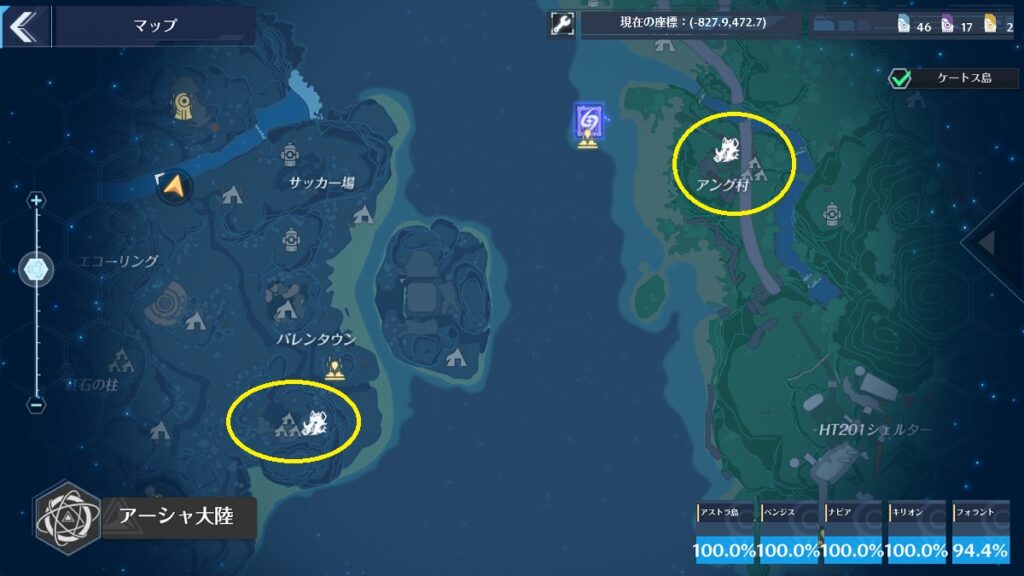Go back using the top-left arrow

[22, 26]
